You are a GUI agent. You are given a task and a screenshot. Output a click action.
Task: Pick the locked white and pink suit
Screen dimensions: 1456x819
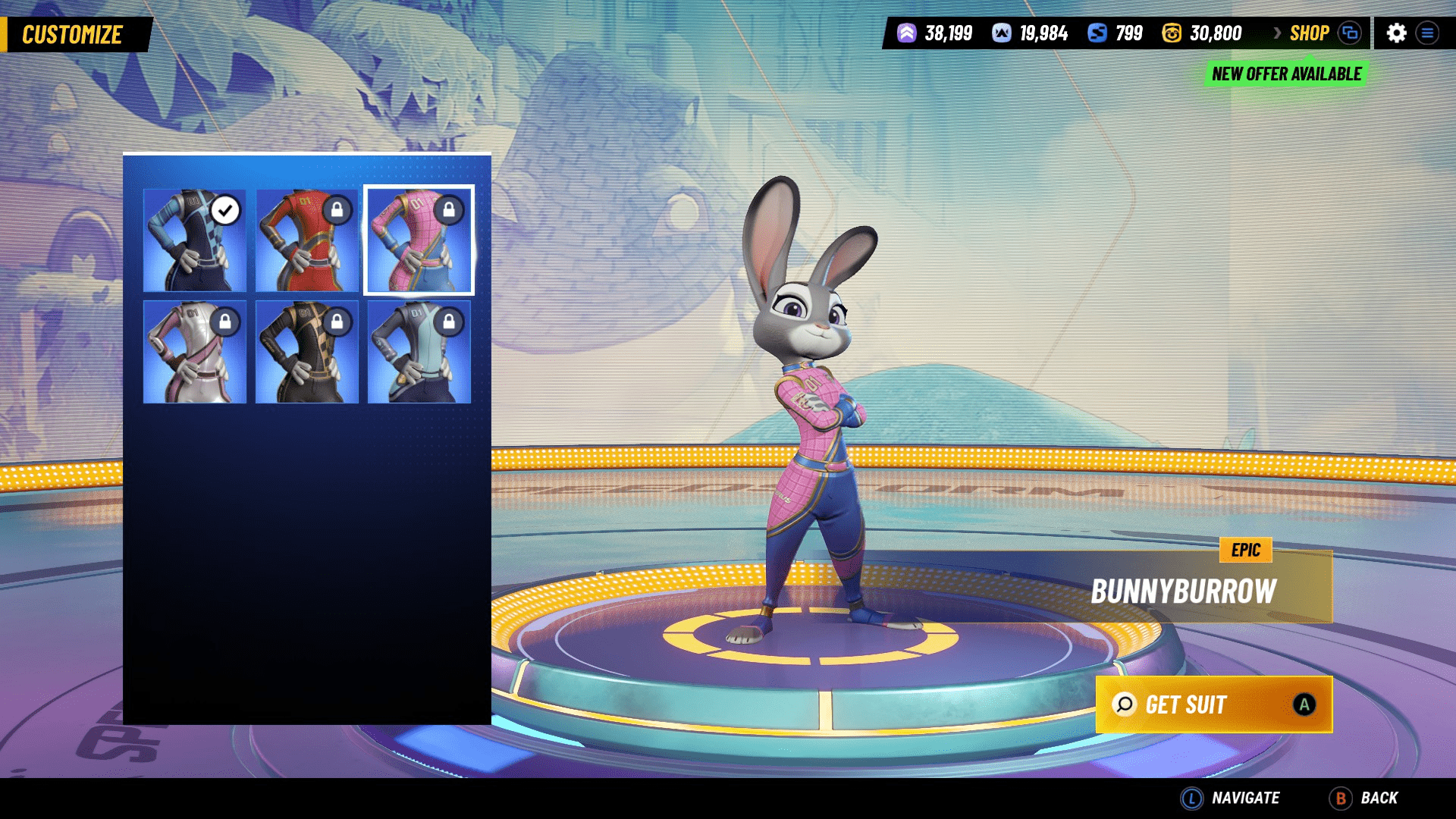195,352
